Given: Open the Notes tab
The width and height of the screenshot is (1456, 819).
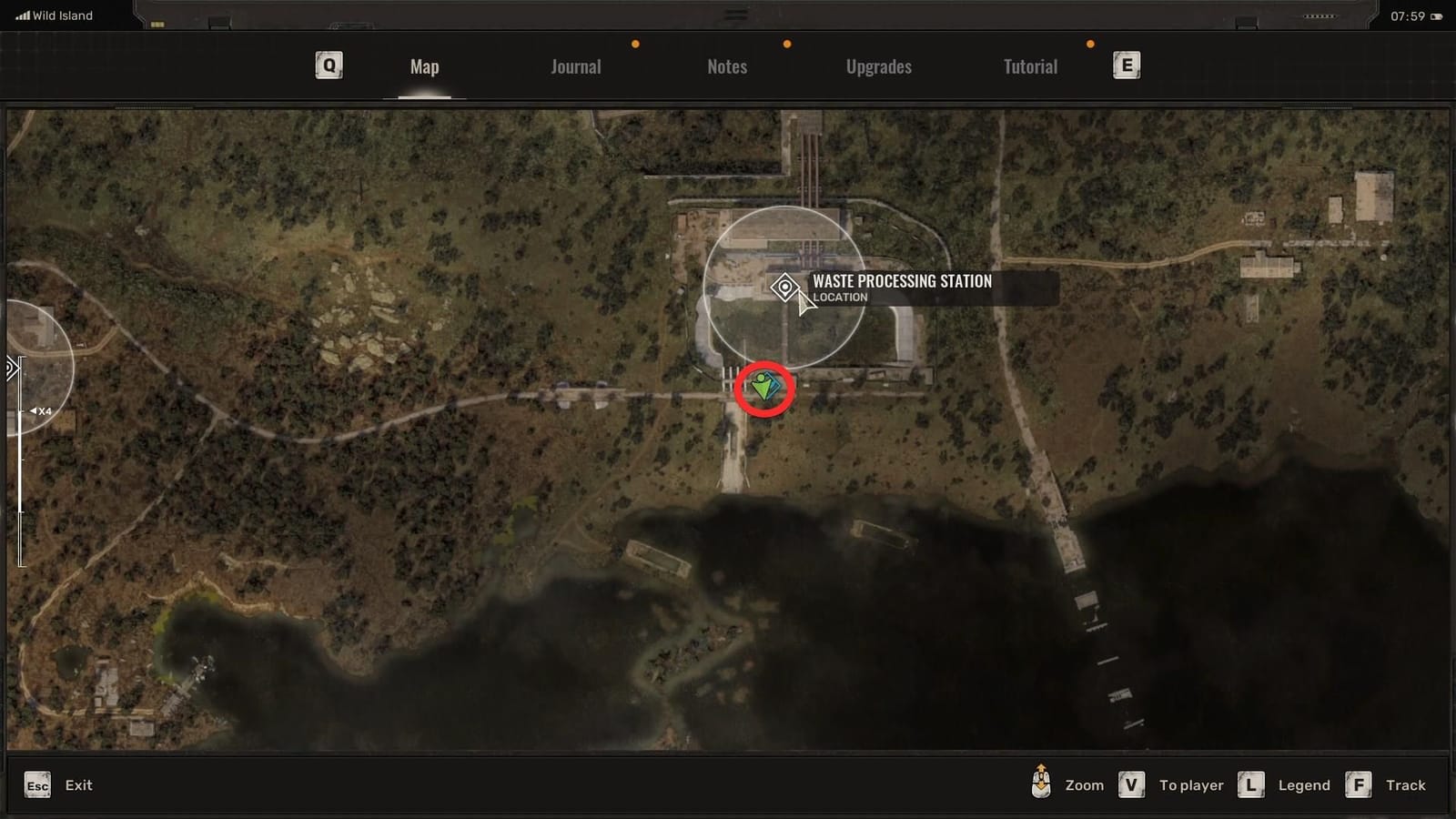Looking at the screenshot, I should 726,66.
